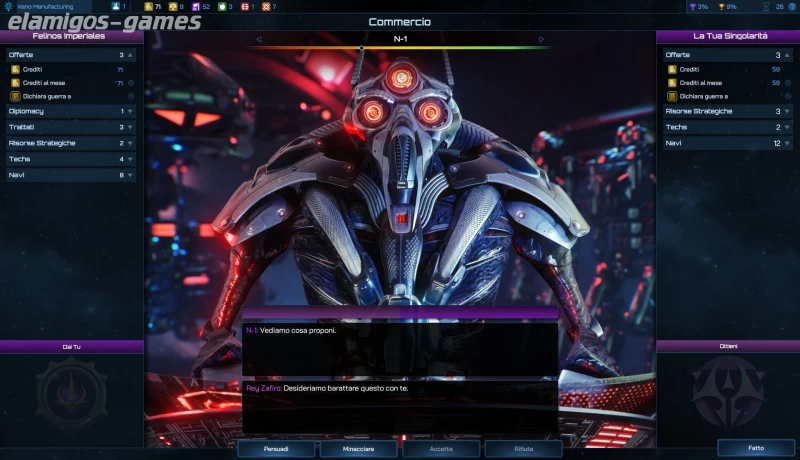Choose Dichiara guerra a under Felinos Imperiales

pos(56,96)
